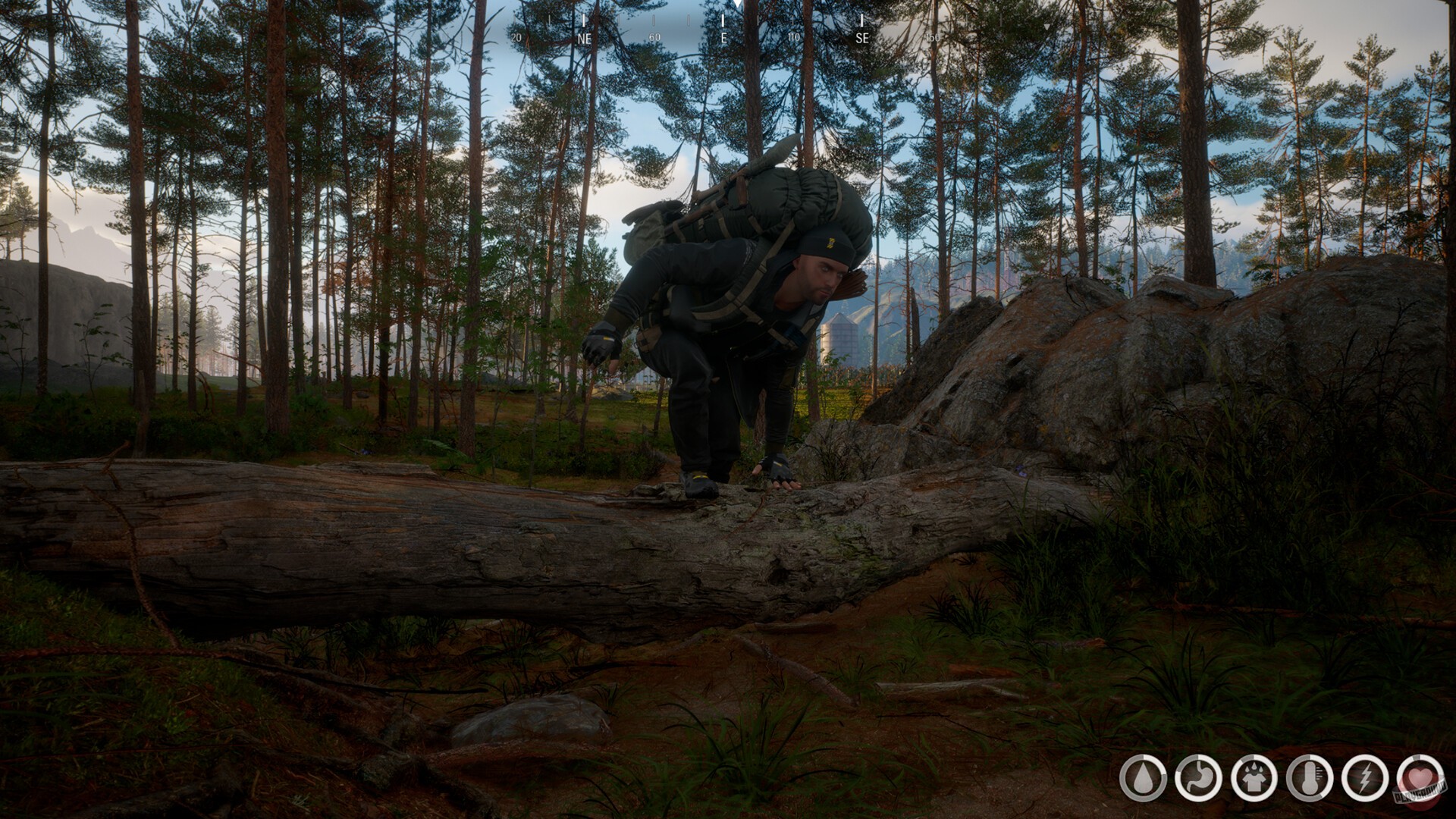Screen dimensions: 1456x819
Task: Click the lightning-bolt energy status icon
Action: click(1365, 777)
